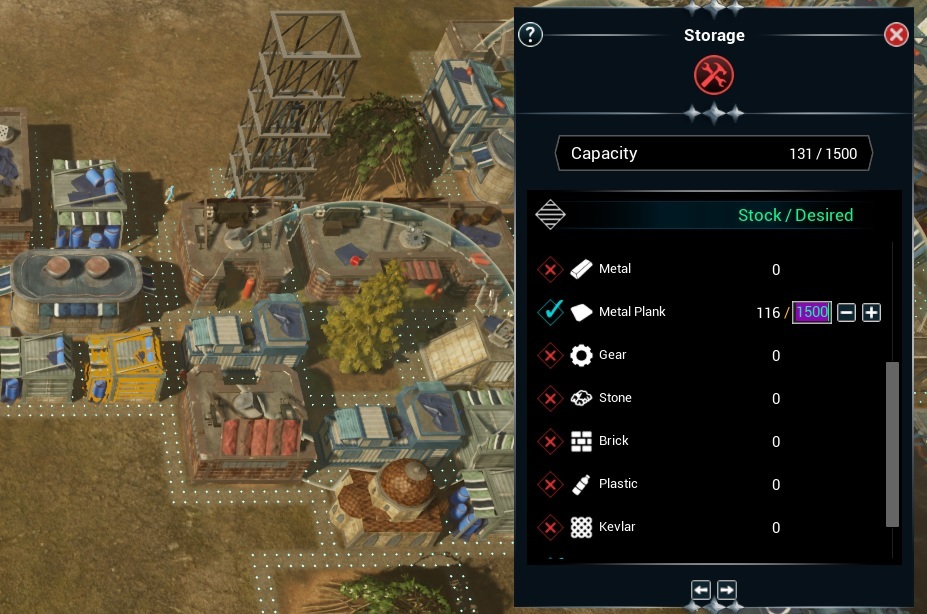Allow Brick in this storage

550,441
